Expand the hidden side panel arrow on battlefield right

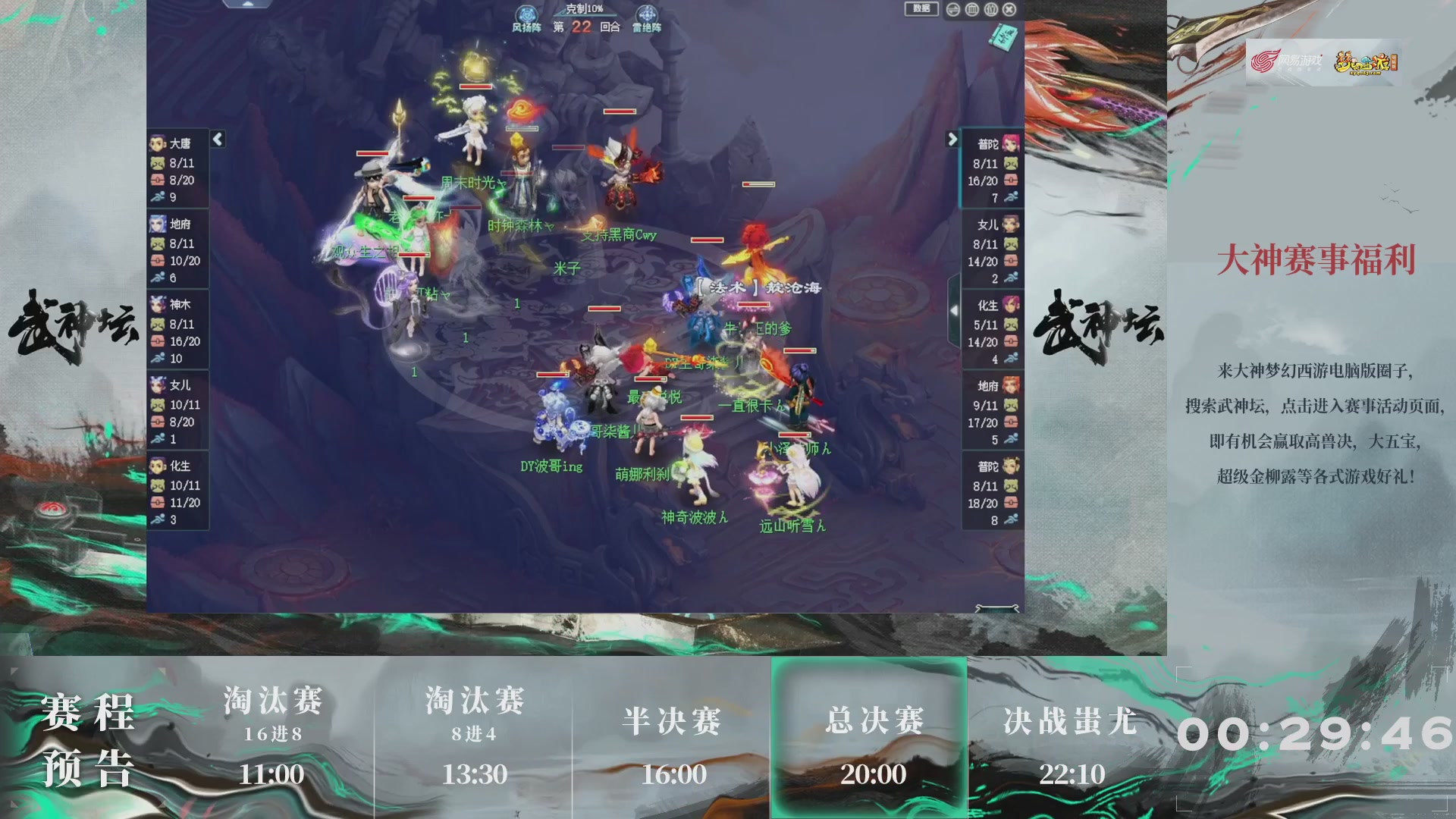[x=955, y=311]
